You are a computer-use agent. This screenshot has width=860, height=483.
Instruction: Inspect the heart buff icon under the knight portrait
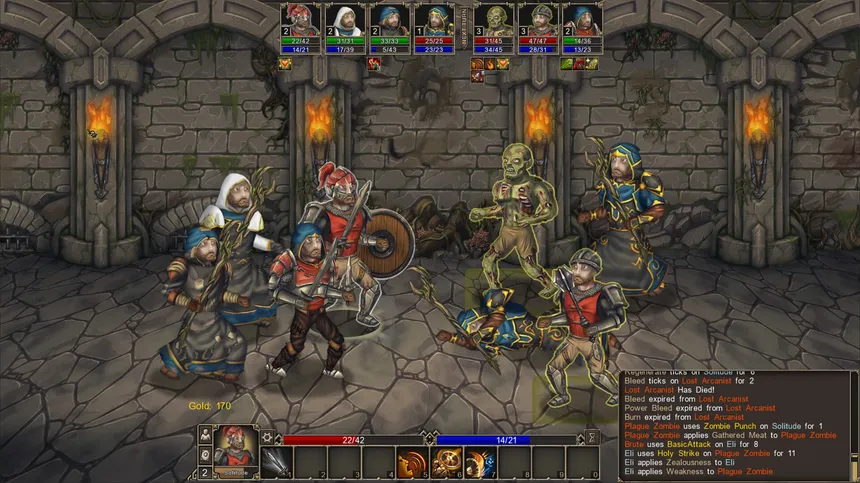tap(286, 63)
